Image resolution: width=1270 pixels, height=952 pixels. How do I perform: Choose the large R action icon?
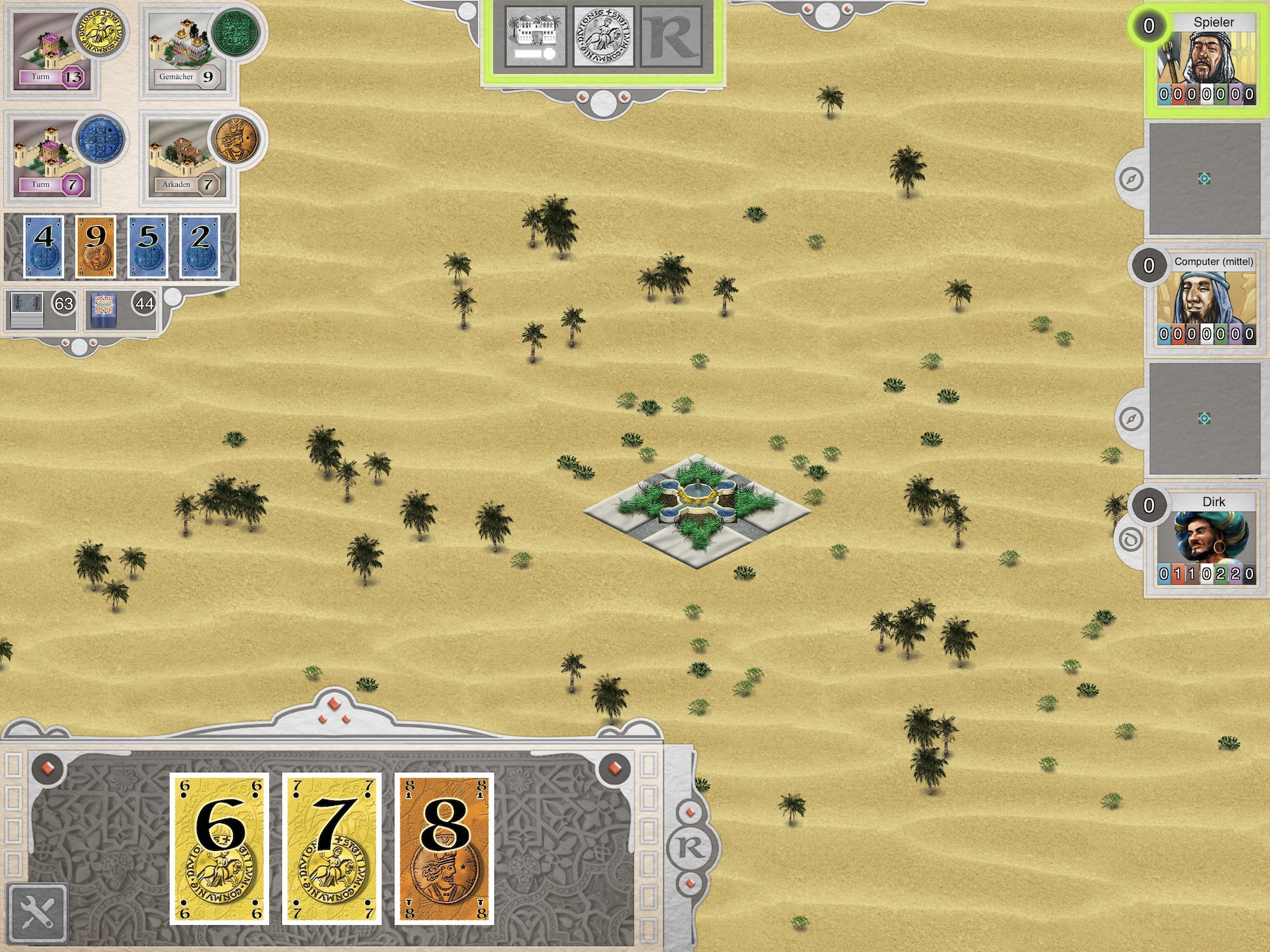pos(671,37)
